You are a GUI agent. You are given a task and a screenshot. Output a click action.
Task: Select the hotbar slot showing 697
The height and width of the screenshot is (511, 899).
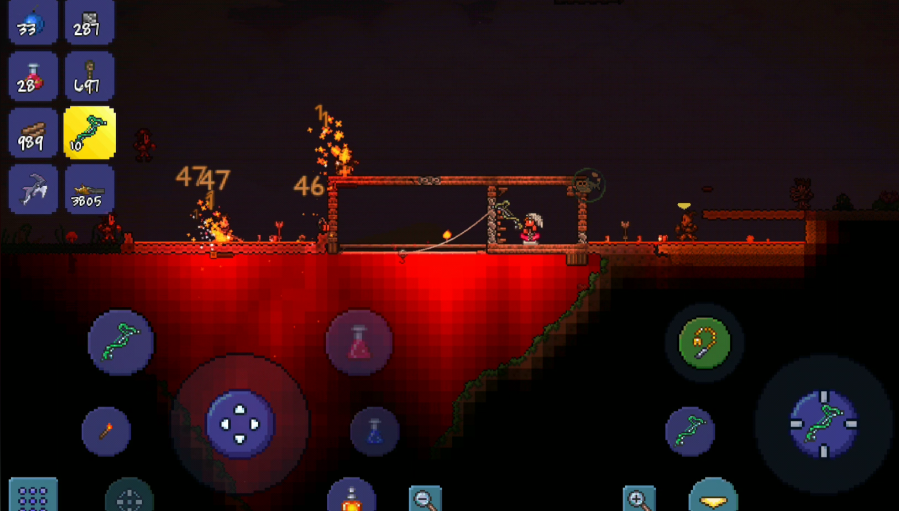90,78
